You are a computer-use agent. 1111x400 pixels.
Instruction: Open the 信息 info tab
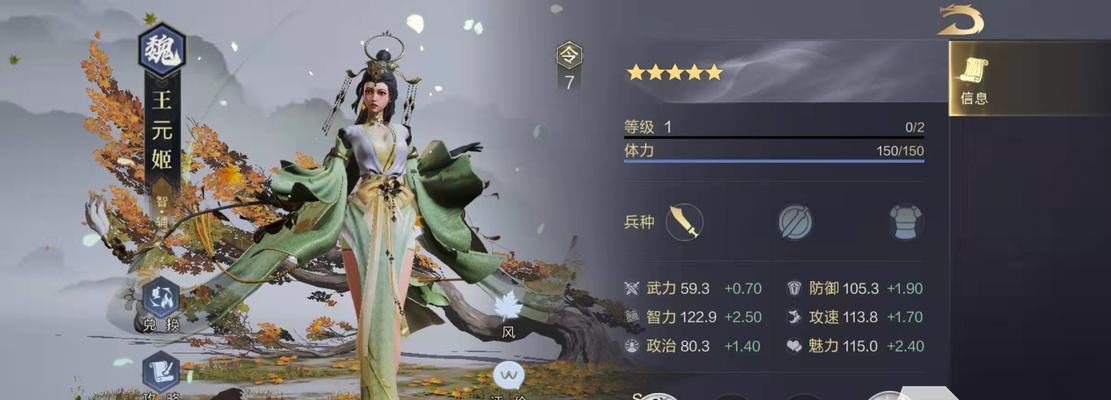(x=974, y=79)
